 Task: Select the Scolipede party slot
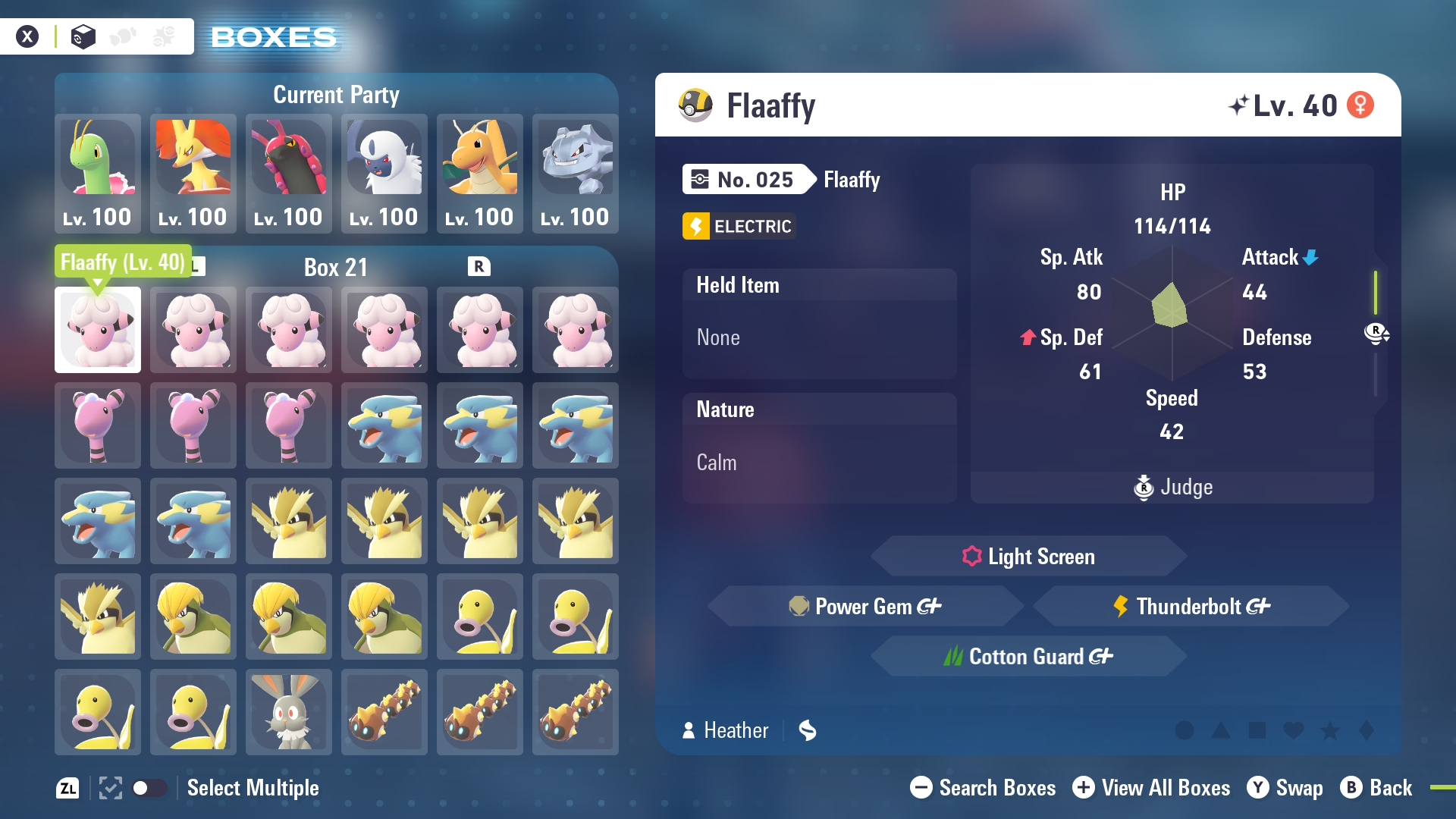(289, 173)
